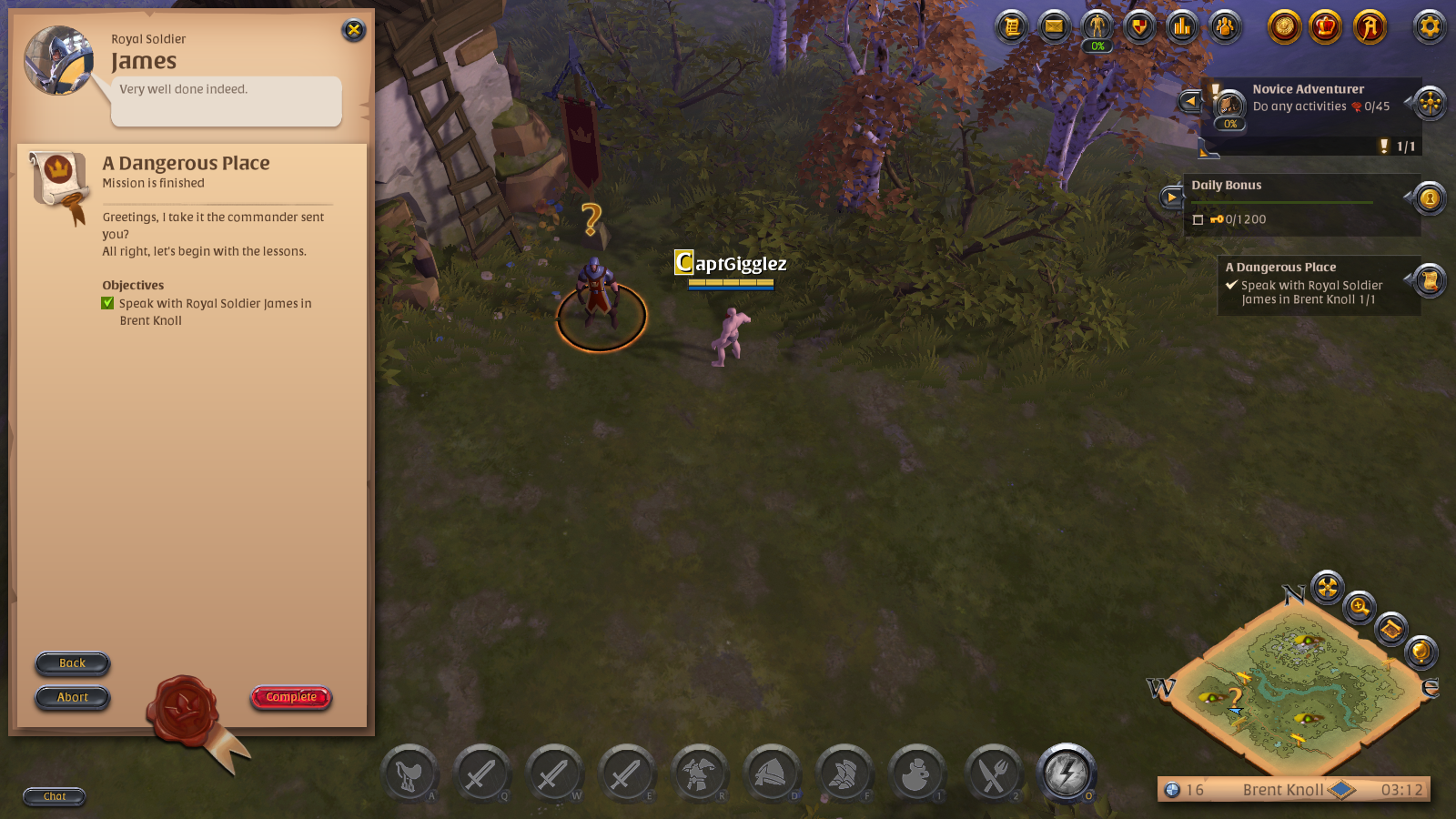Select the mount slot on the action bar

tap(411, 773)
